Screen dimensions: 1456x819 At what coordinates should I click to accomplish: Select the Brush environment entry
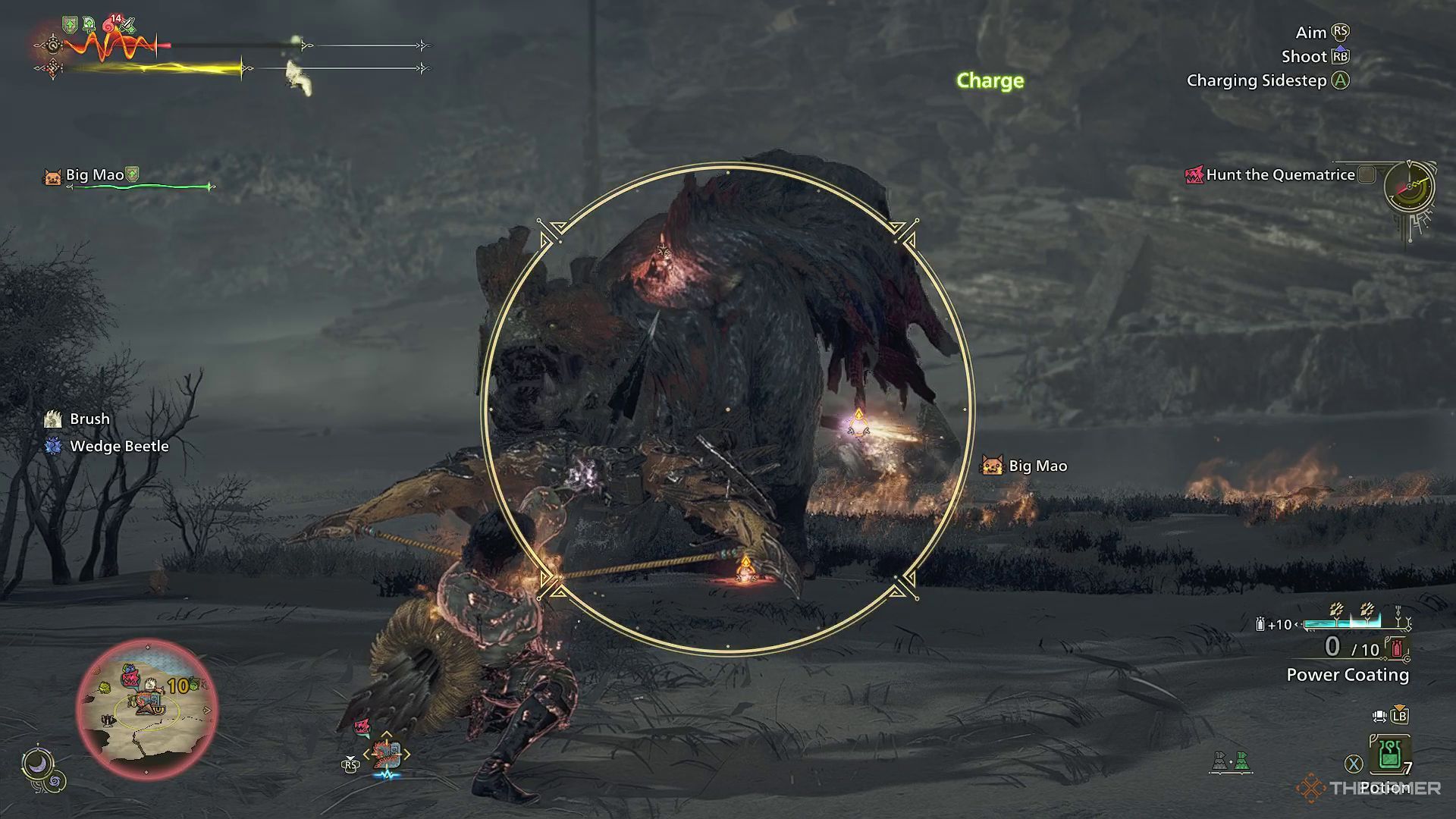pyautogui.click(x=89, y=419)
